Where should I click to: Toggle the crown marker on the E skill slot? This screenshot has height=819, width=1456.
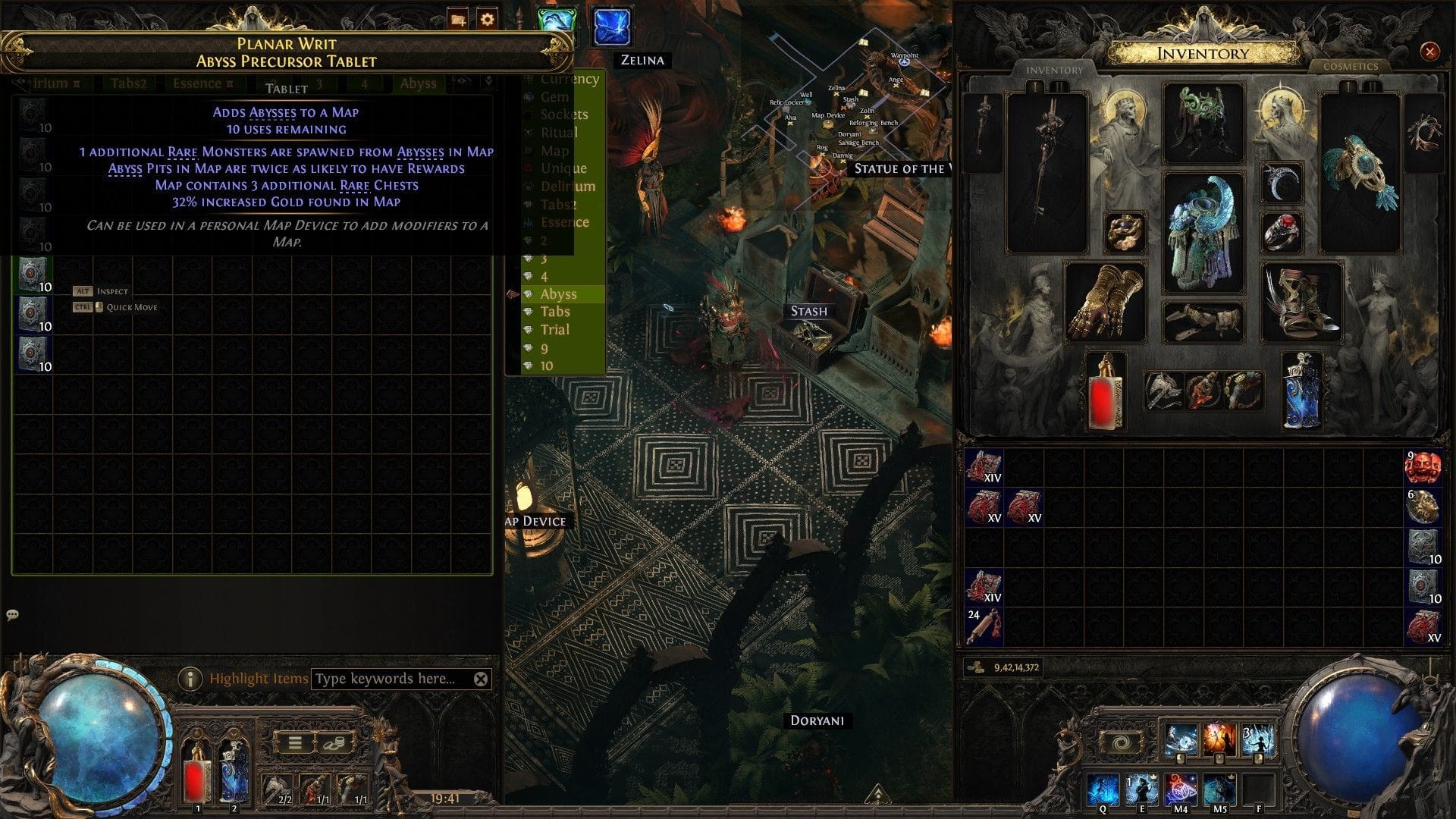(1153, 777)
